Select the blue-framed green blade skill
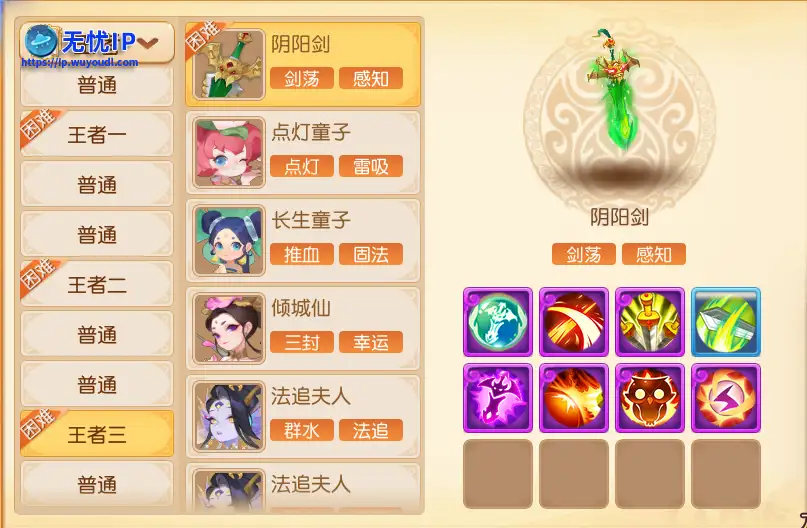 726,321
